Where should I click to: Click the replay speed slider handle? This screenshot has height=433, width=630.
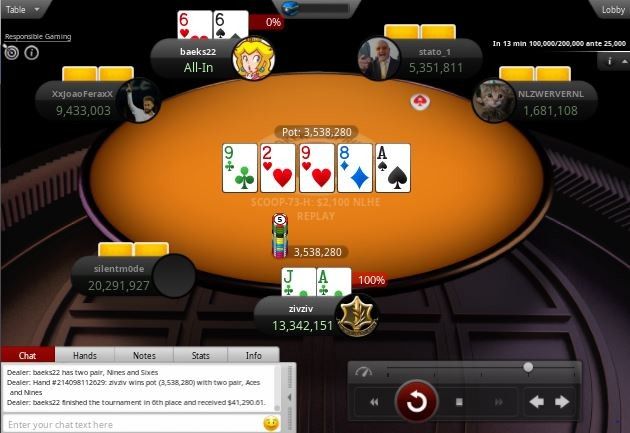[527, 368]
